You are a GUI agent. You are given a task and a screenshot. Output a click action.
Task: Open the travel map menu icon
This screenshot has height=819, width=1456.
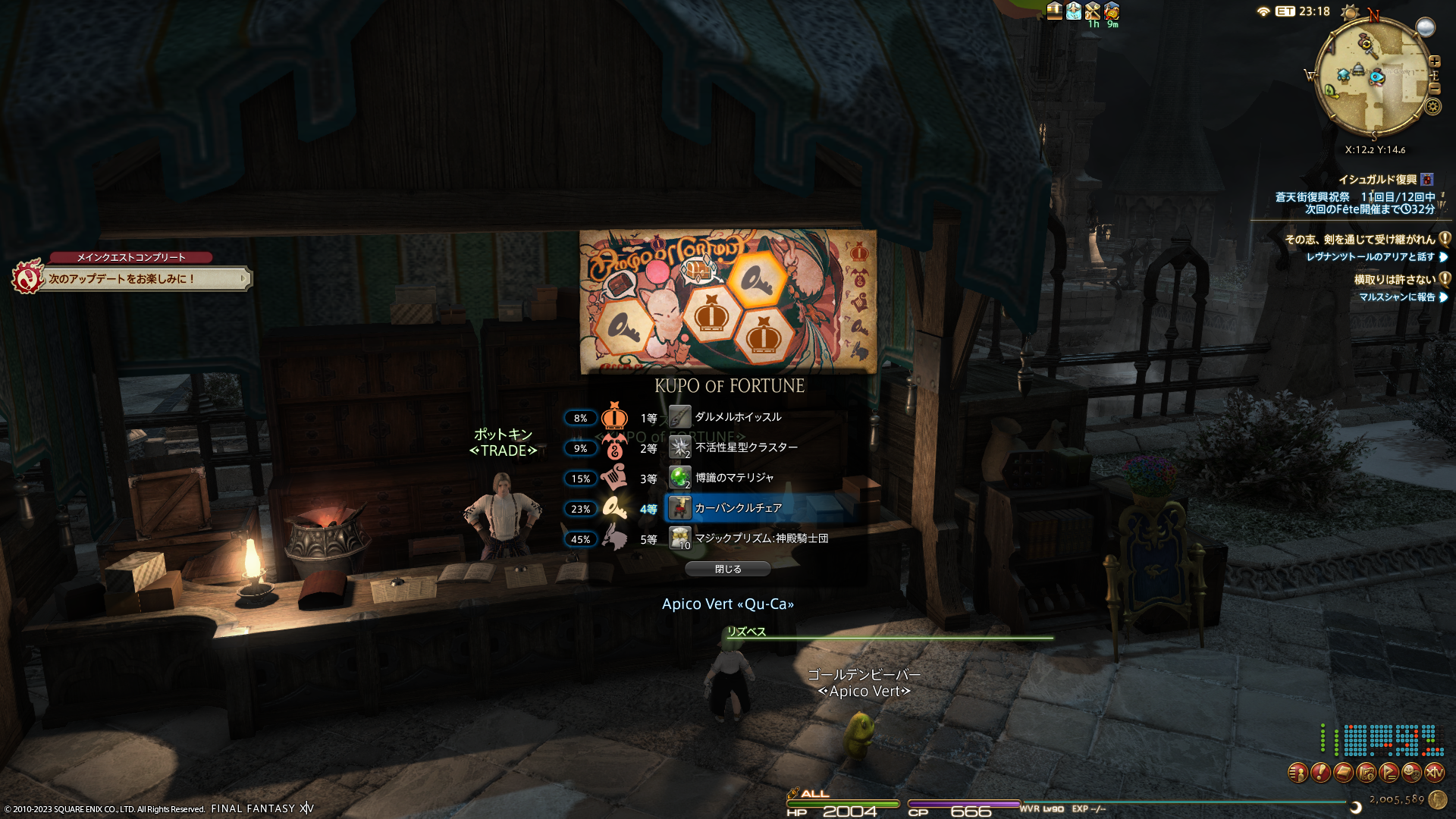(1366, 773)
